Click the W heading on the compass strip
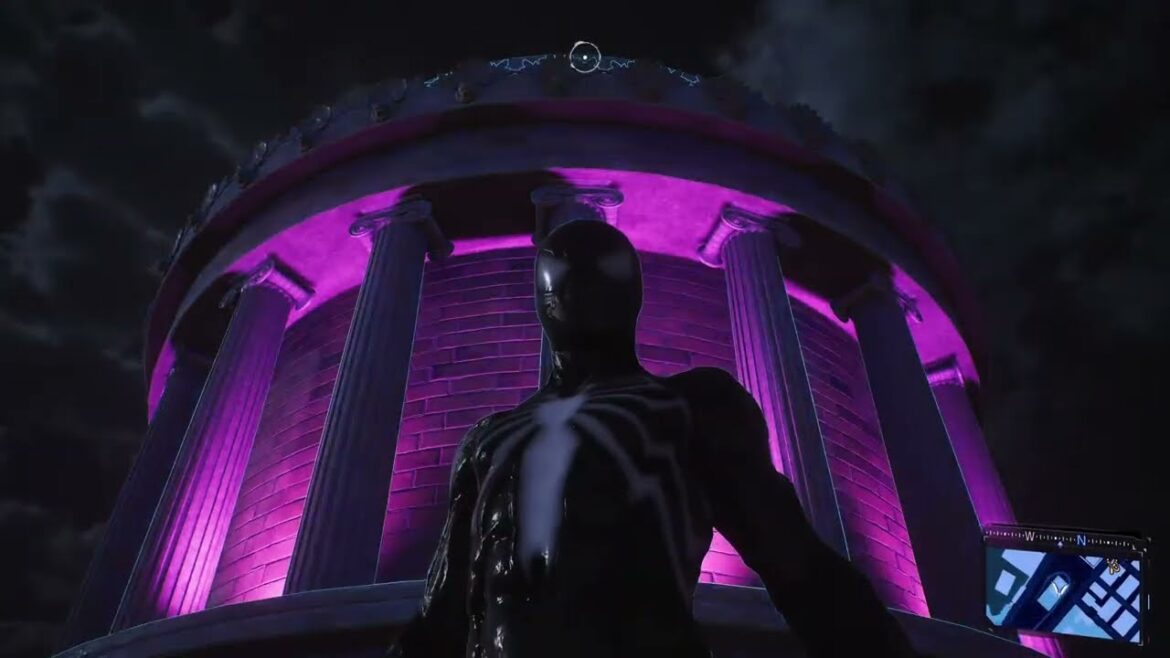The image size is (1170, 658). click(1029, 536)
